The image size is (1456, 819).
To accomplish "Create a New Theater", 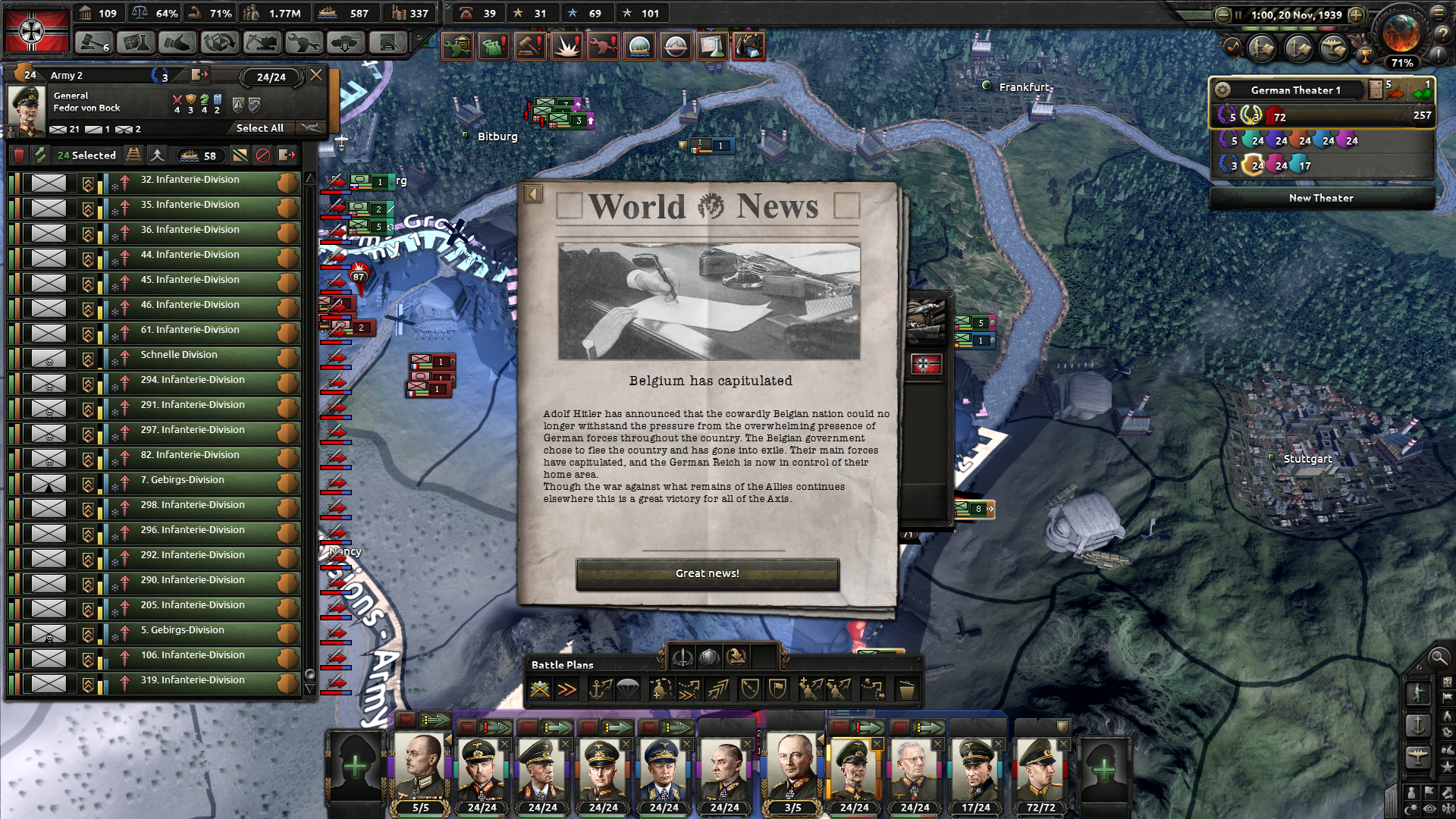I will point(1321,198).
